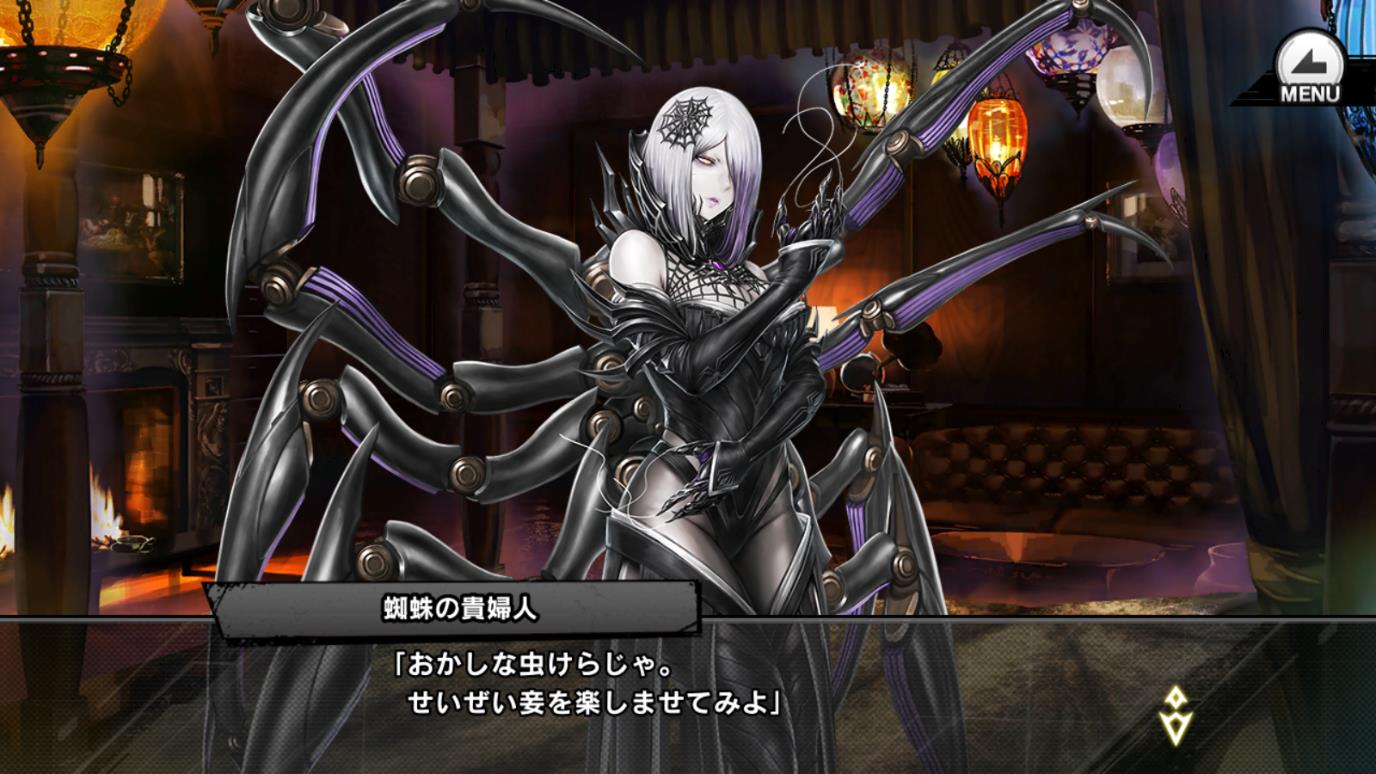Advance dialogue with the yellow arrow indicator
This screenshot has height=774, width=1376.
(1175, 714)
